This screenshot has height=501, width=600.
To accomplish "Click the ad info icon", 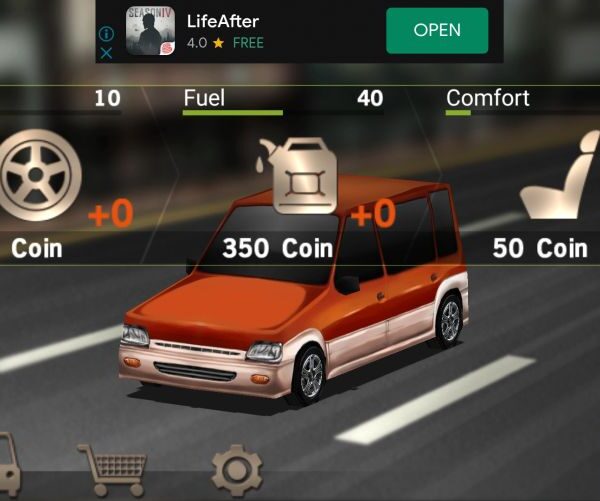I will click(107, 34).
